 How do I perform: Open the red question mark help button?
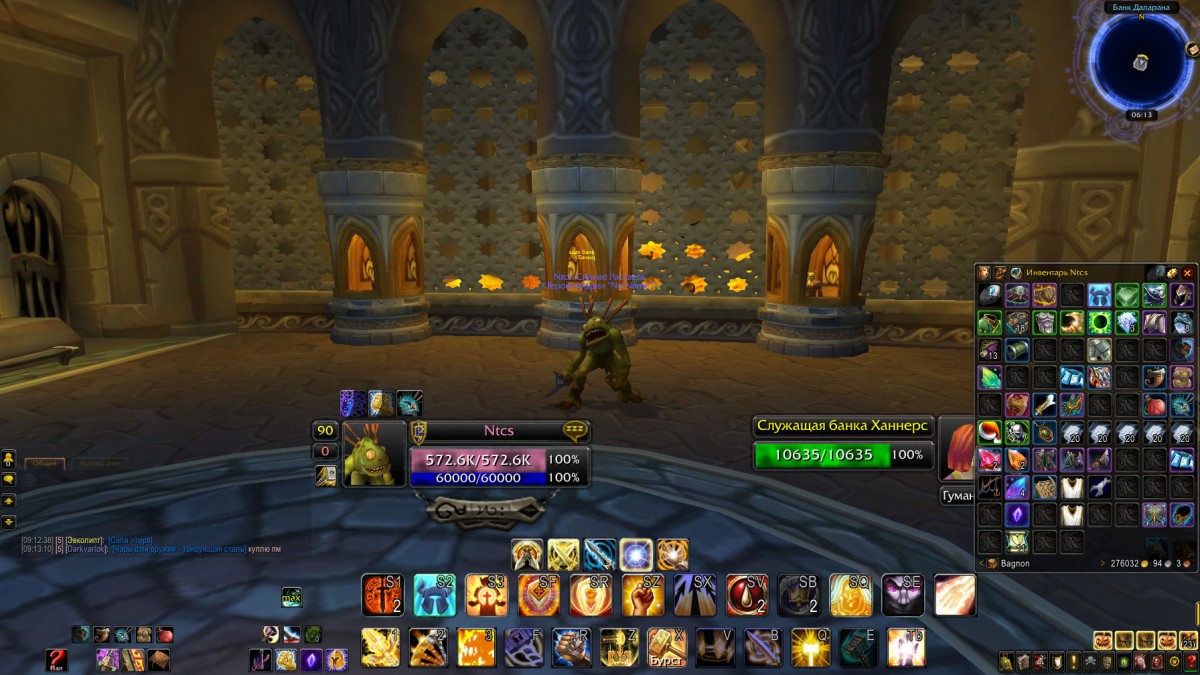tap(57, 659)
